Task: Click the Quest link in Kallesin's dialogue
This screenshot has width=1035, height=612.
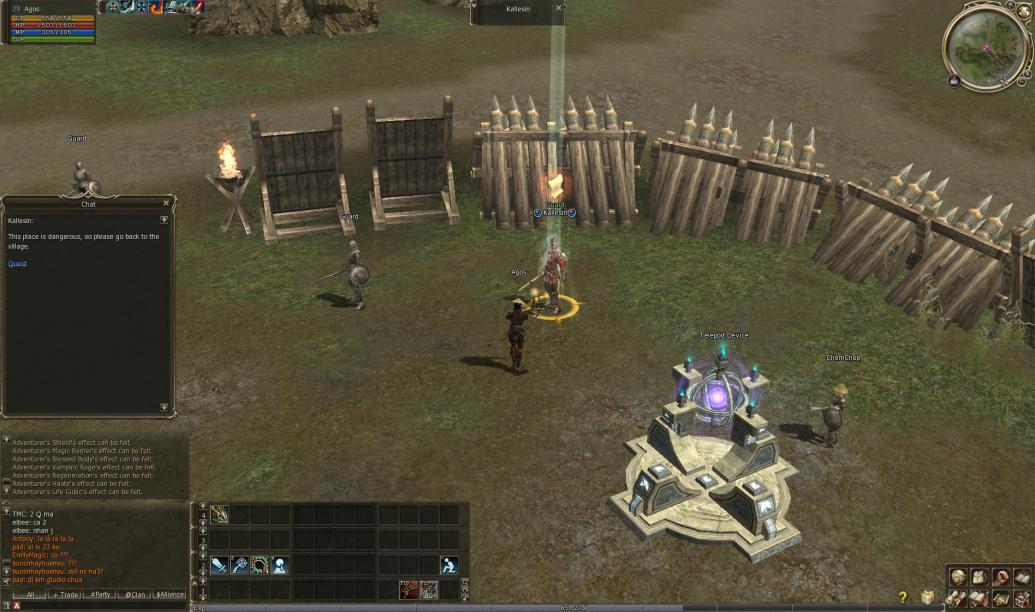Action: coord(17,264)
